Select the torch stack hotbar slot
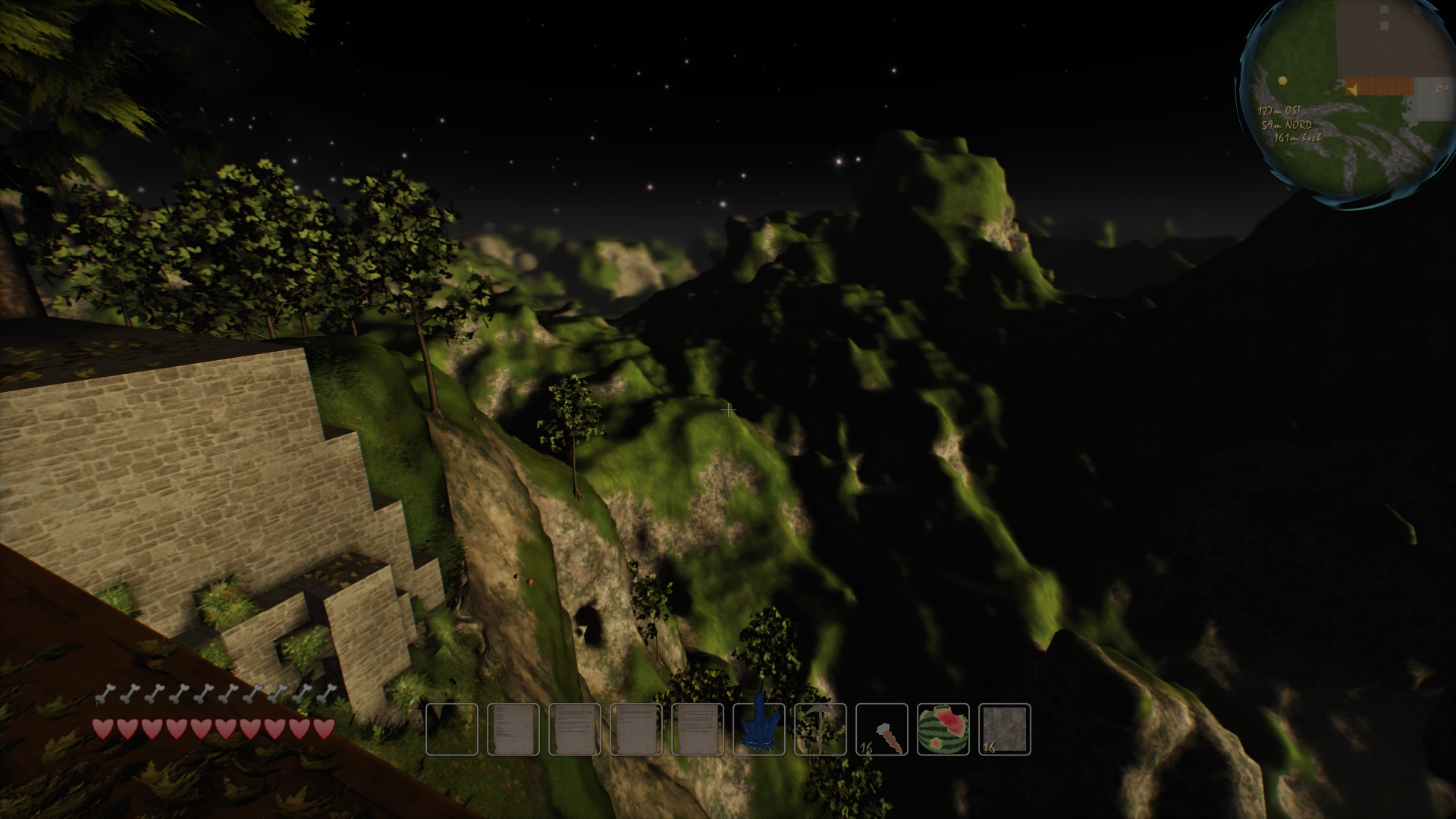This screenshot has width=1456, height=819. tap(882, 730)
